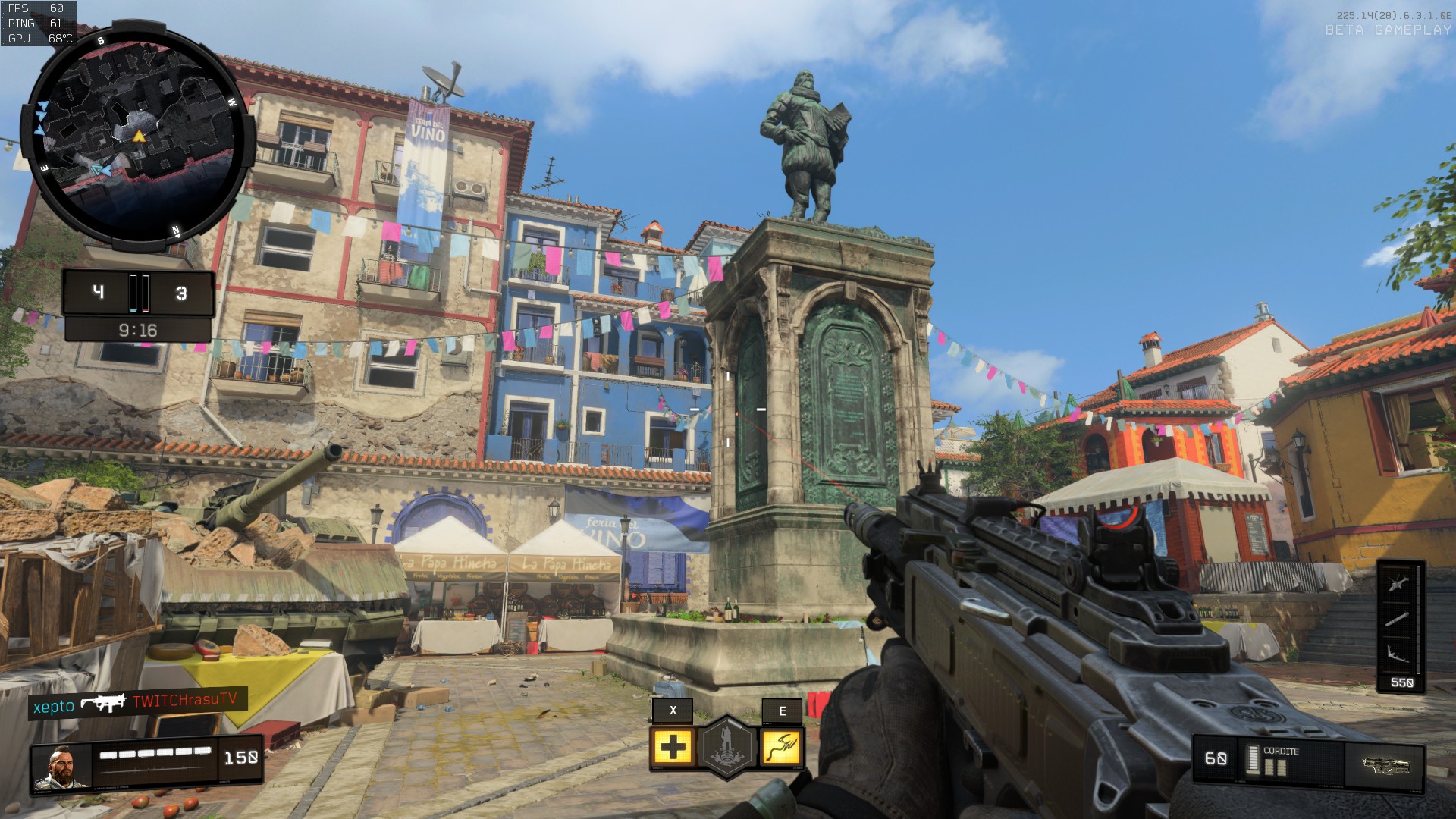Select the stealth bomber scorestreak
This screenshot has height=819, width=1456.
click(x=1399, y=652)
